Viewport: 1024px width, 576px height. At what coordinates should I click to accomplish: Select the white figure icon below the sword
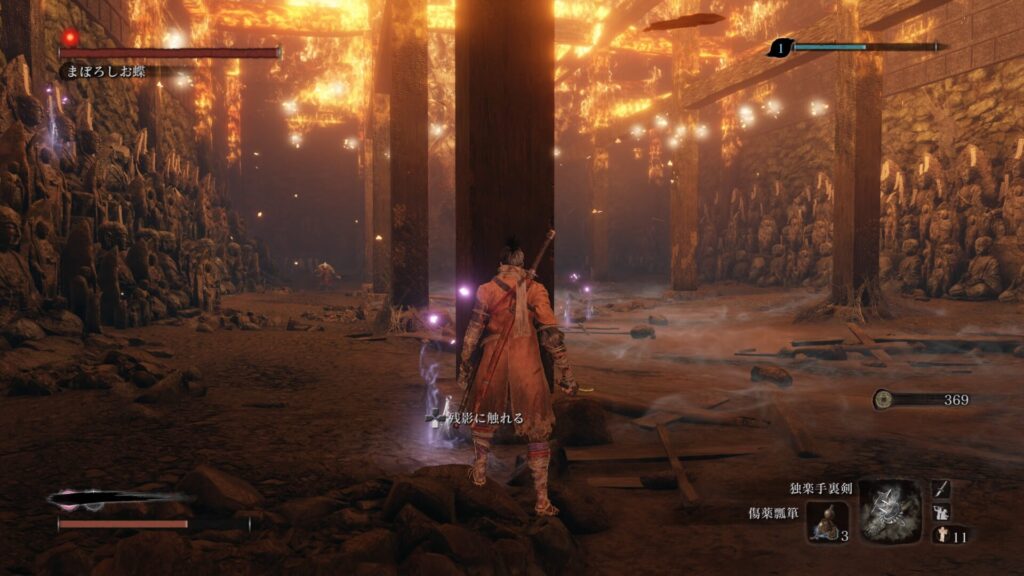[x=941, y=512]
